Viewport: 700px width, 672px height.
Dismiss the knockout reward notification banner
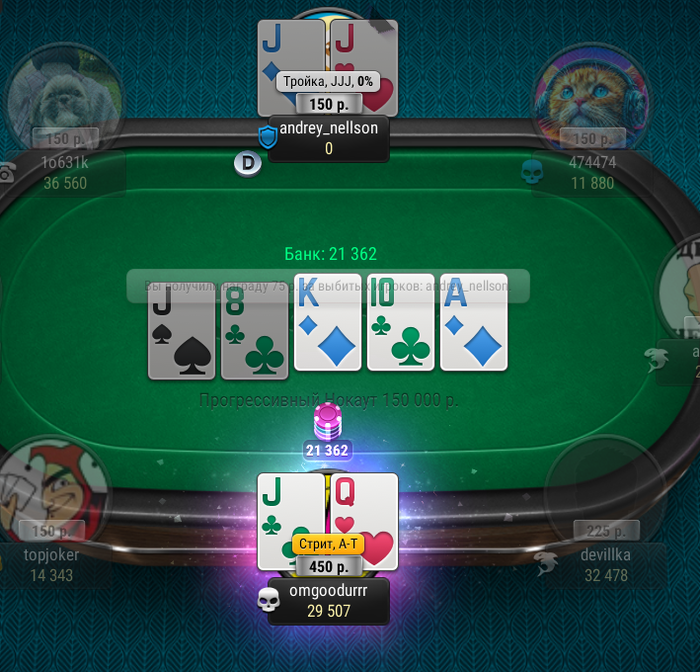coord(328,286)
